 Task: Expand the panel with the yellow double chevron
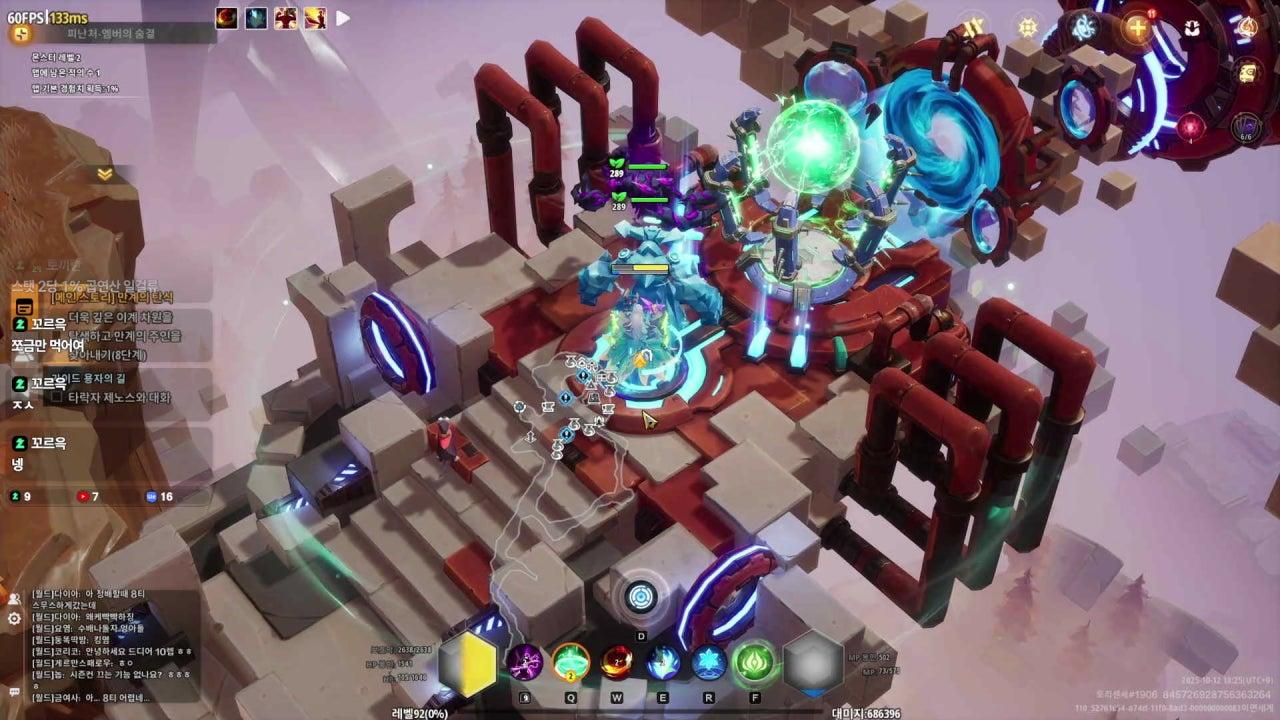click(x=105, y=174)
